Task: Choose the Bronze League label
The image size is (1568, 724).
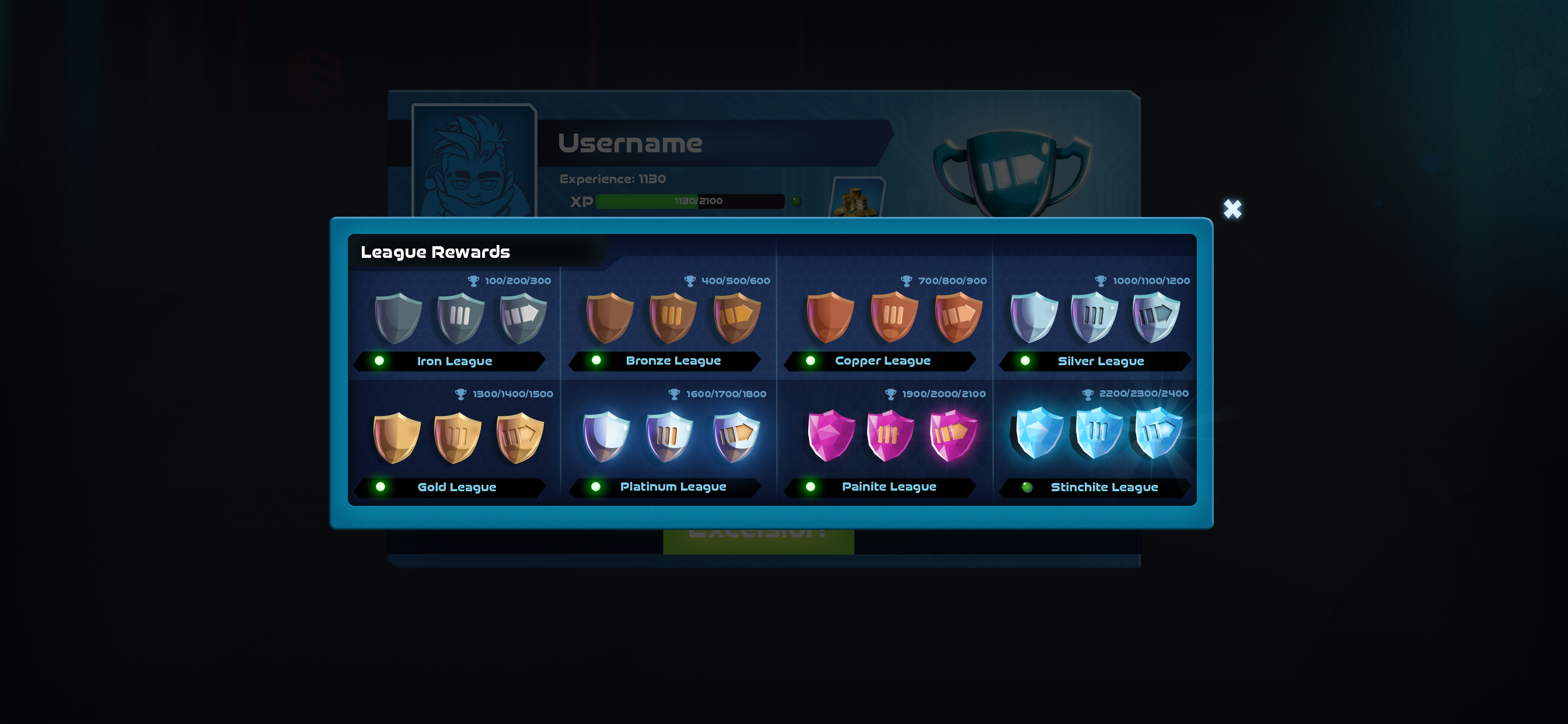Action: 673,361
